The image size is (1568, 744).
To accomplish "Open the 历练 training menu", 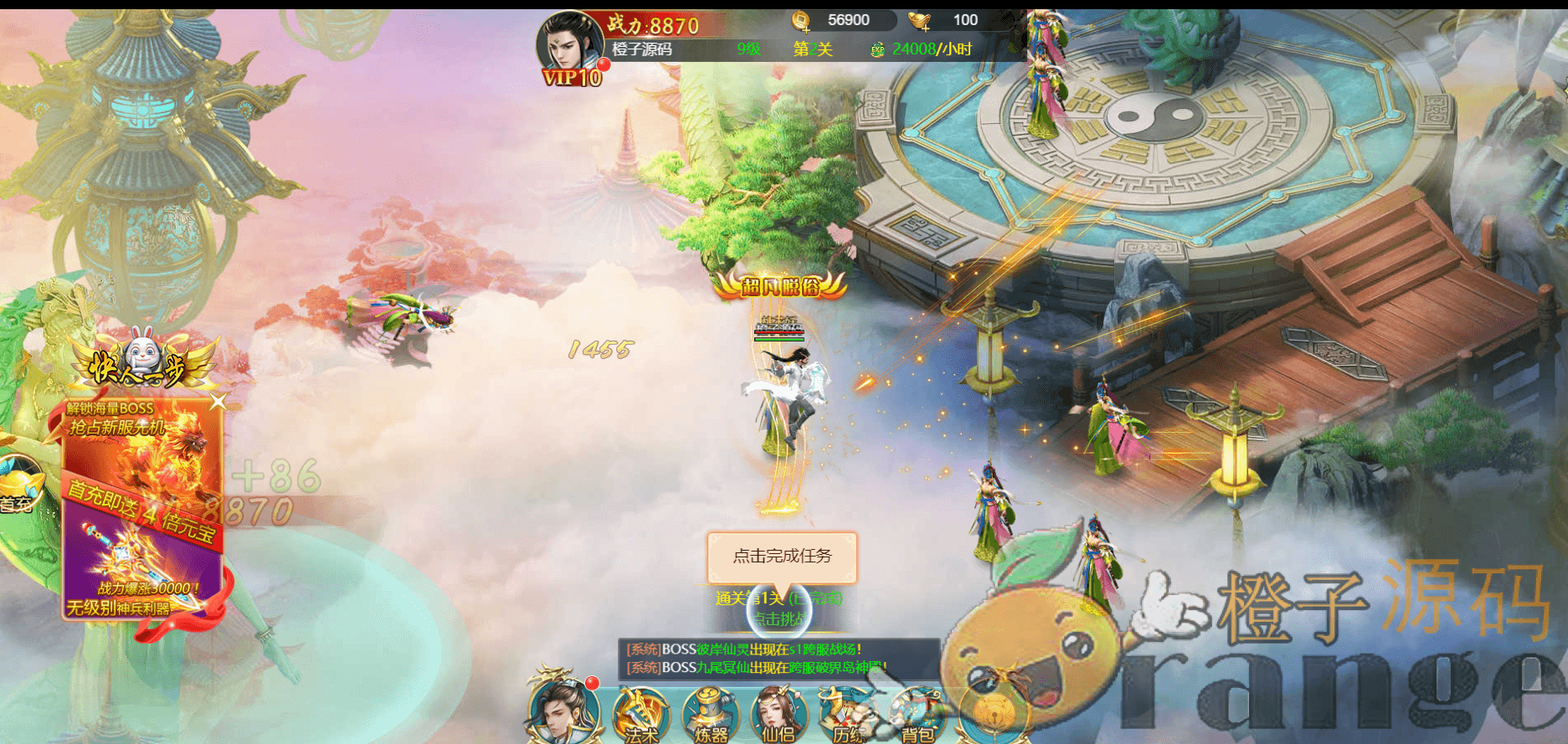I will tap(847, 716).
